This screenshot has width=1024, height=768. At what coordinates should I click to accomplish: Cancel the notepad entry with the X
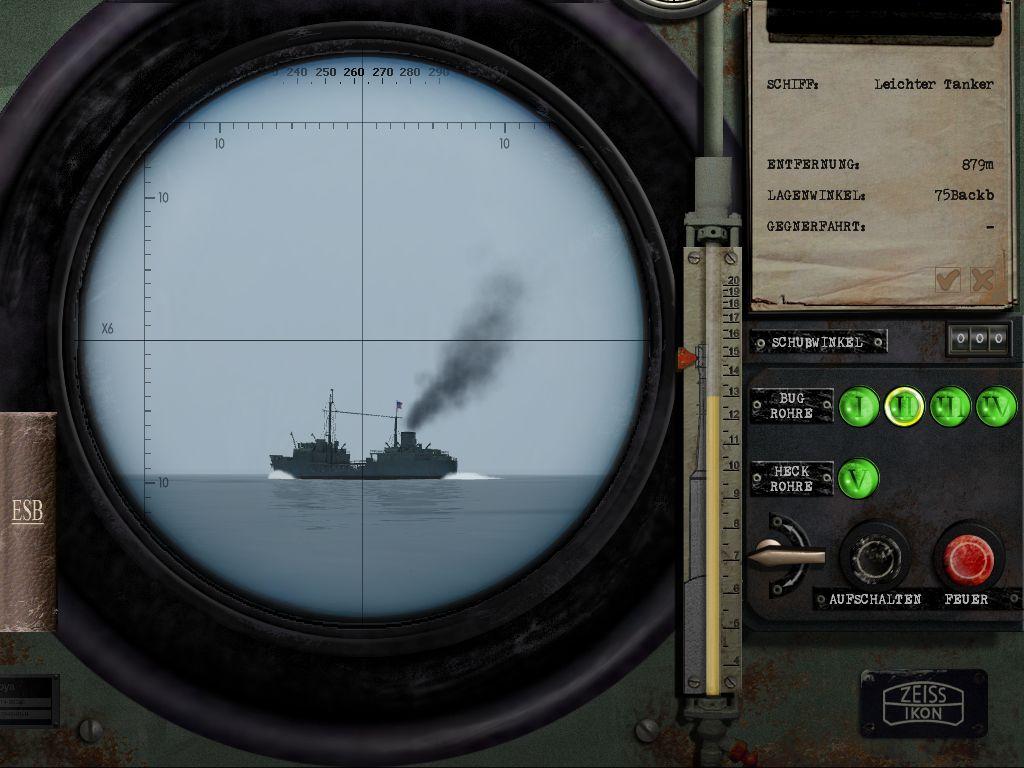(x=982, y=280)
